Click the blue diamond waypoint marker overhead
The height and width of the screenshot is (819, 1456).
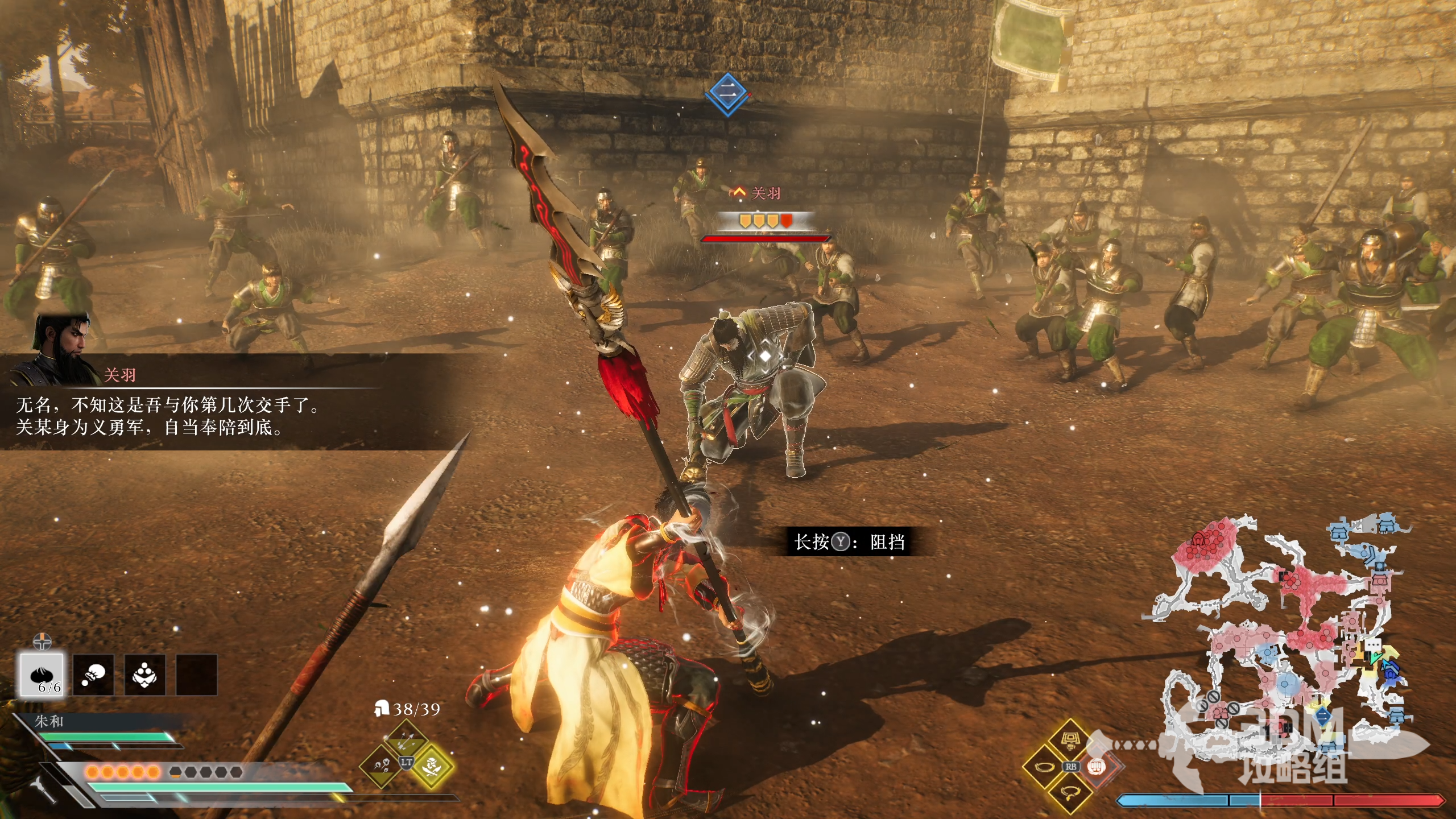click(x=728, y=93)
